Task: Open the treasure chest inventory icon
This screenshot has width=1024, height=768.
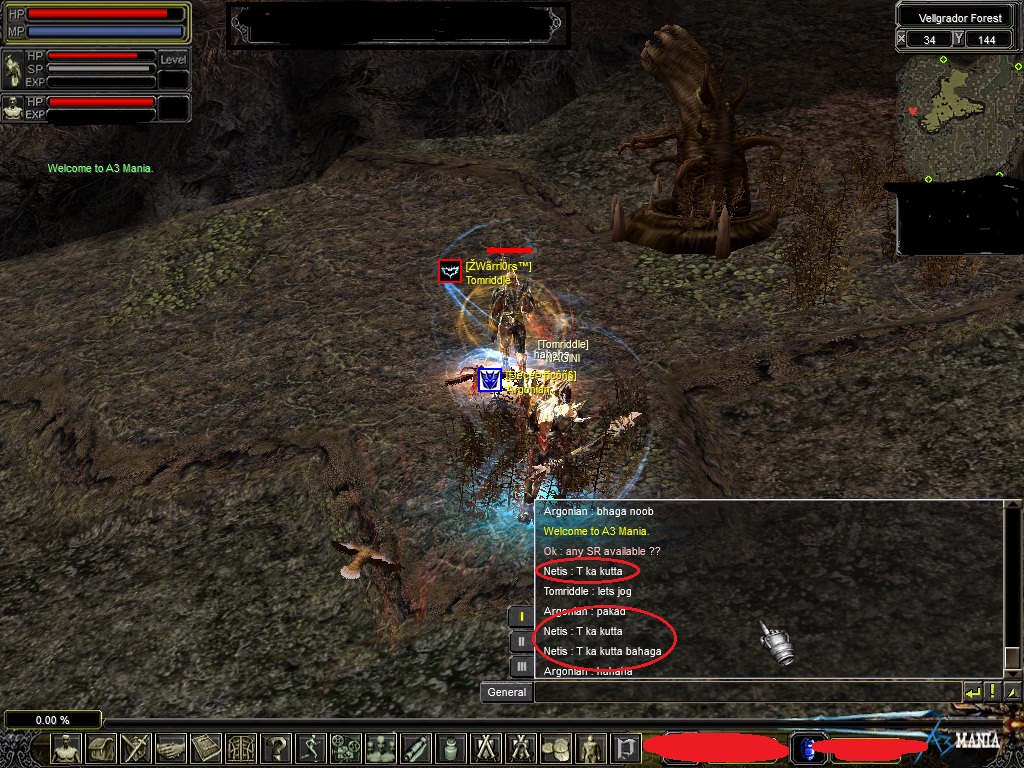Action: click(x=101, y=747)
